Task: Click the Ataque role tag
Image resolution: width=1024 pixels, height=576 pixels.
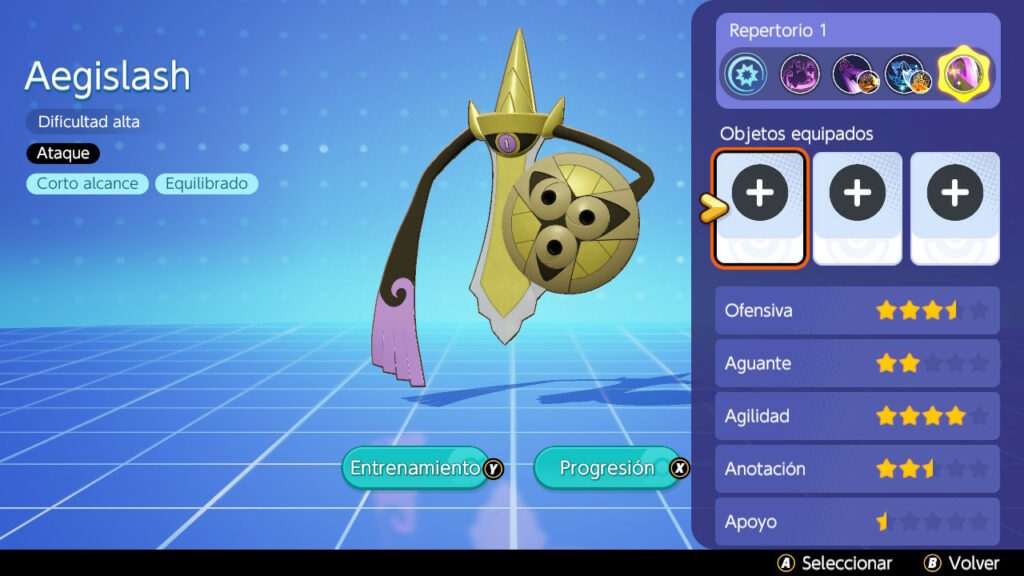Action: (x=63, y=153)
